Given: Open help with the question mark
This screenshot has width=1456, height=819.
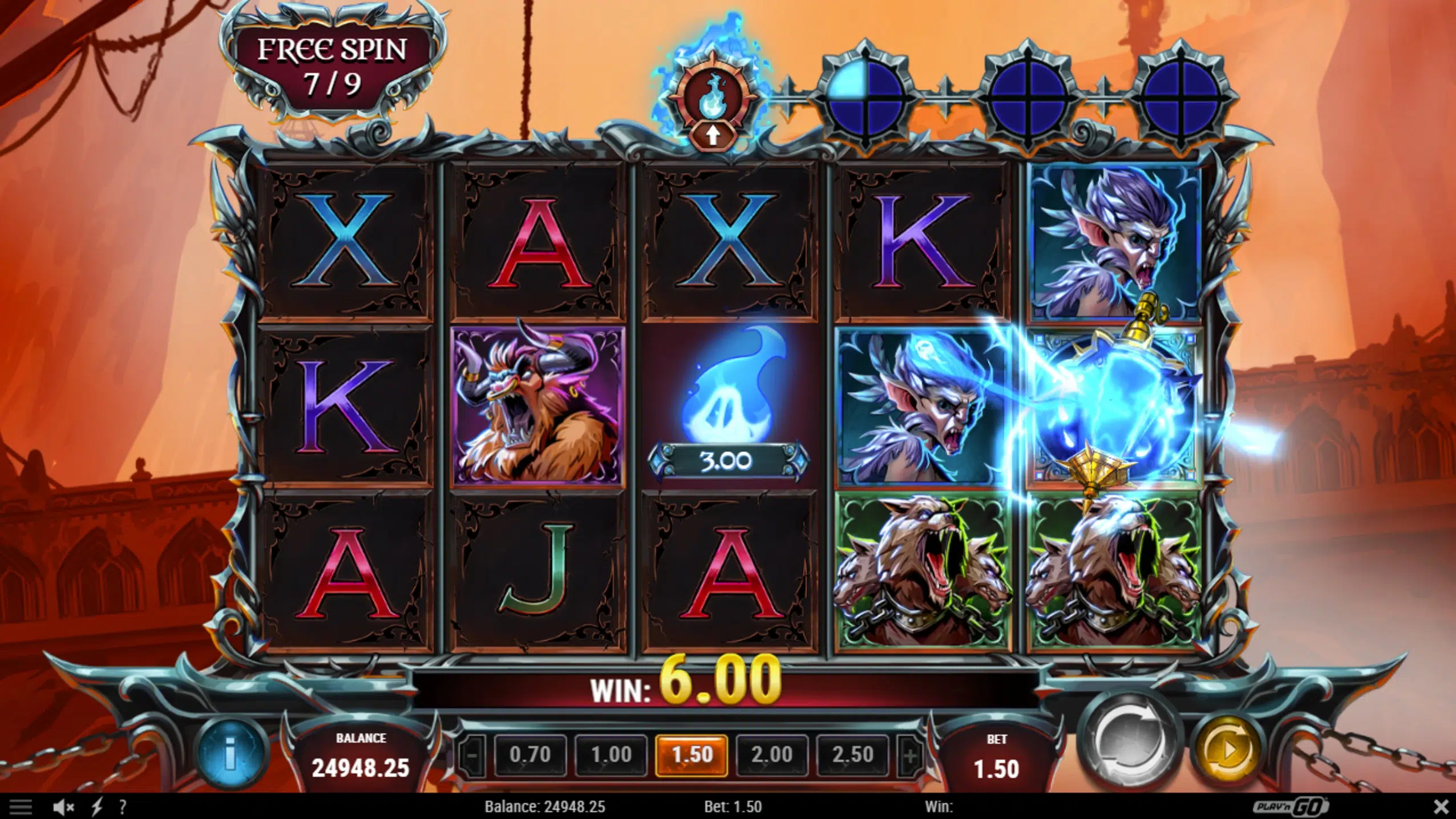Looking at the screenshot, I should 122,807.
